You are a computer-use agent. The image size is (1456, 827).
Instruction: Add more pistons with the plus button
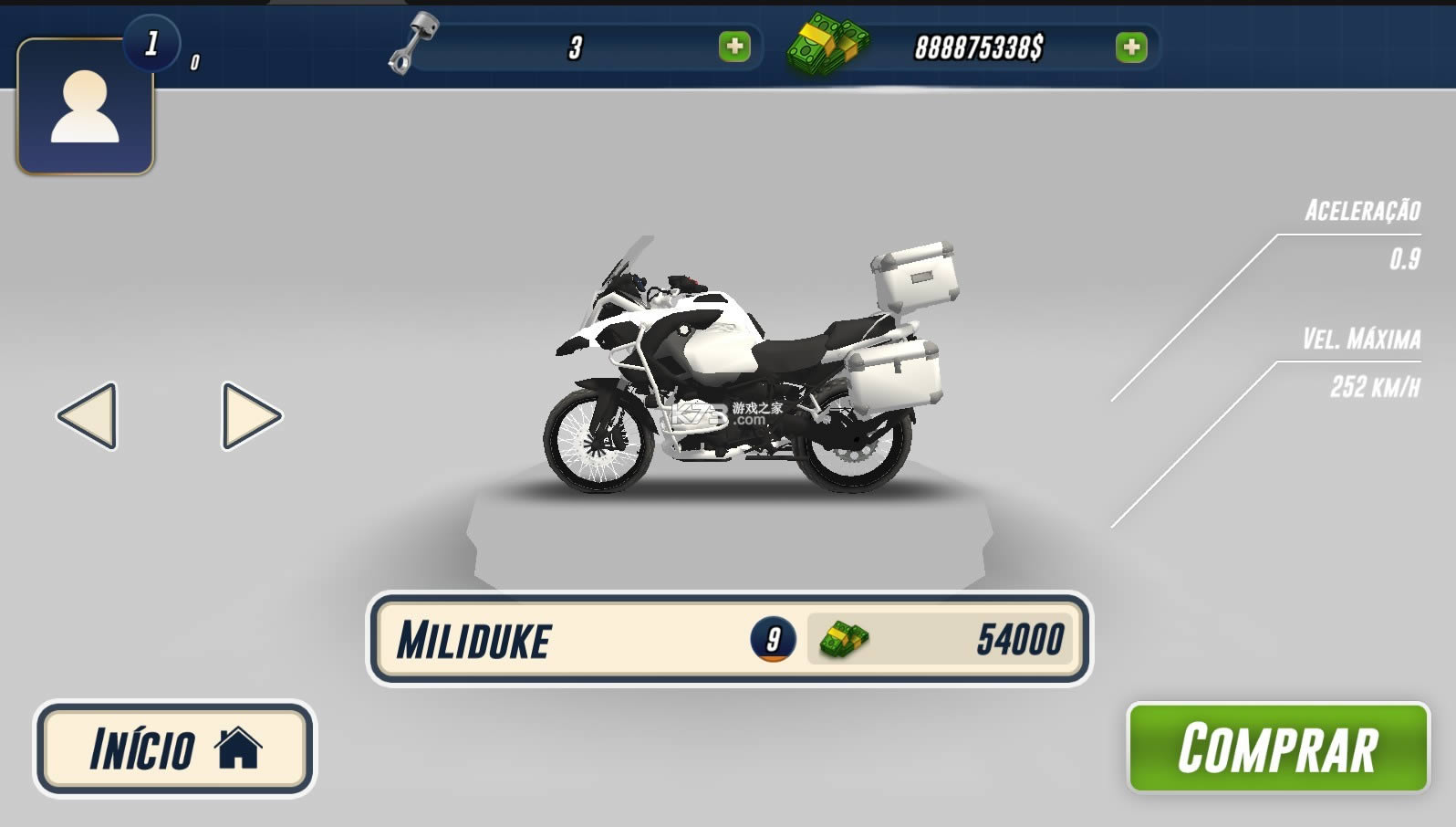pyautogui.click(x=734, y=47)
